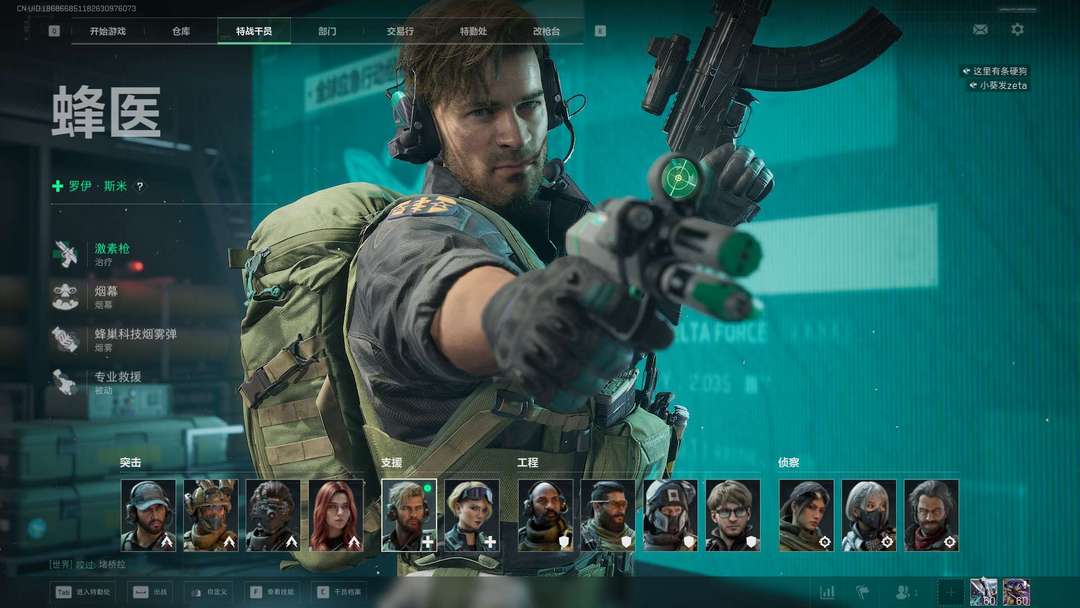Select the grey-haired masked recon operator
Viewport: 1080px width, 608px height.
click(868, 515)
